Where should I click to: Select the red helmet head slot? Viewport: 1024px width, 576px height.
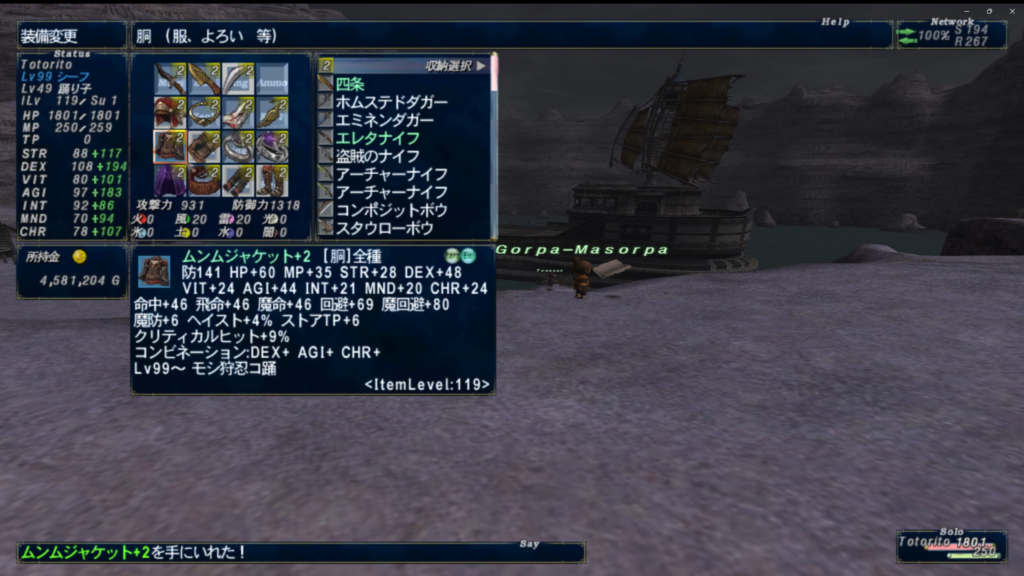(x=170, y=113)
